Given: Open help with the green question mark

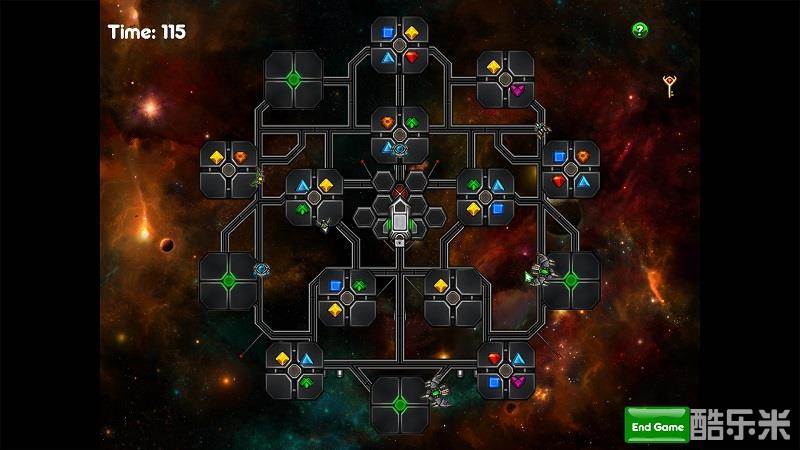Looking at the screenshot, I should click(639, 30).
